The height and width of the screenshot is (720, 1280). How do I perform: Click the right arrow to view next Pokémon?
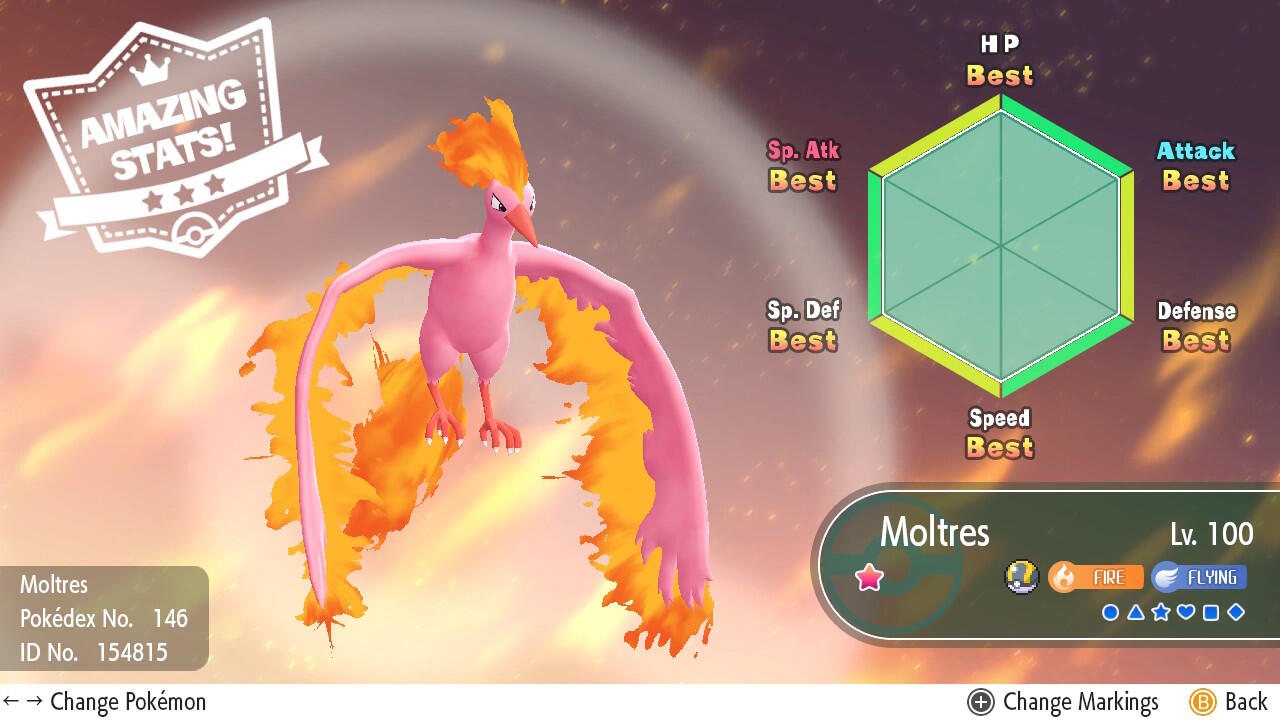(36, 701)
